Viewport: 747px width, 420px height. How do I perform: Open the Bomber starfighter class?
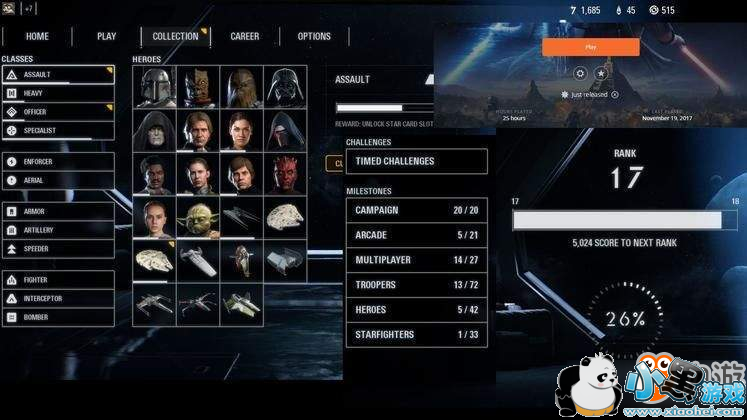[x=57, y=317]
